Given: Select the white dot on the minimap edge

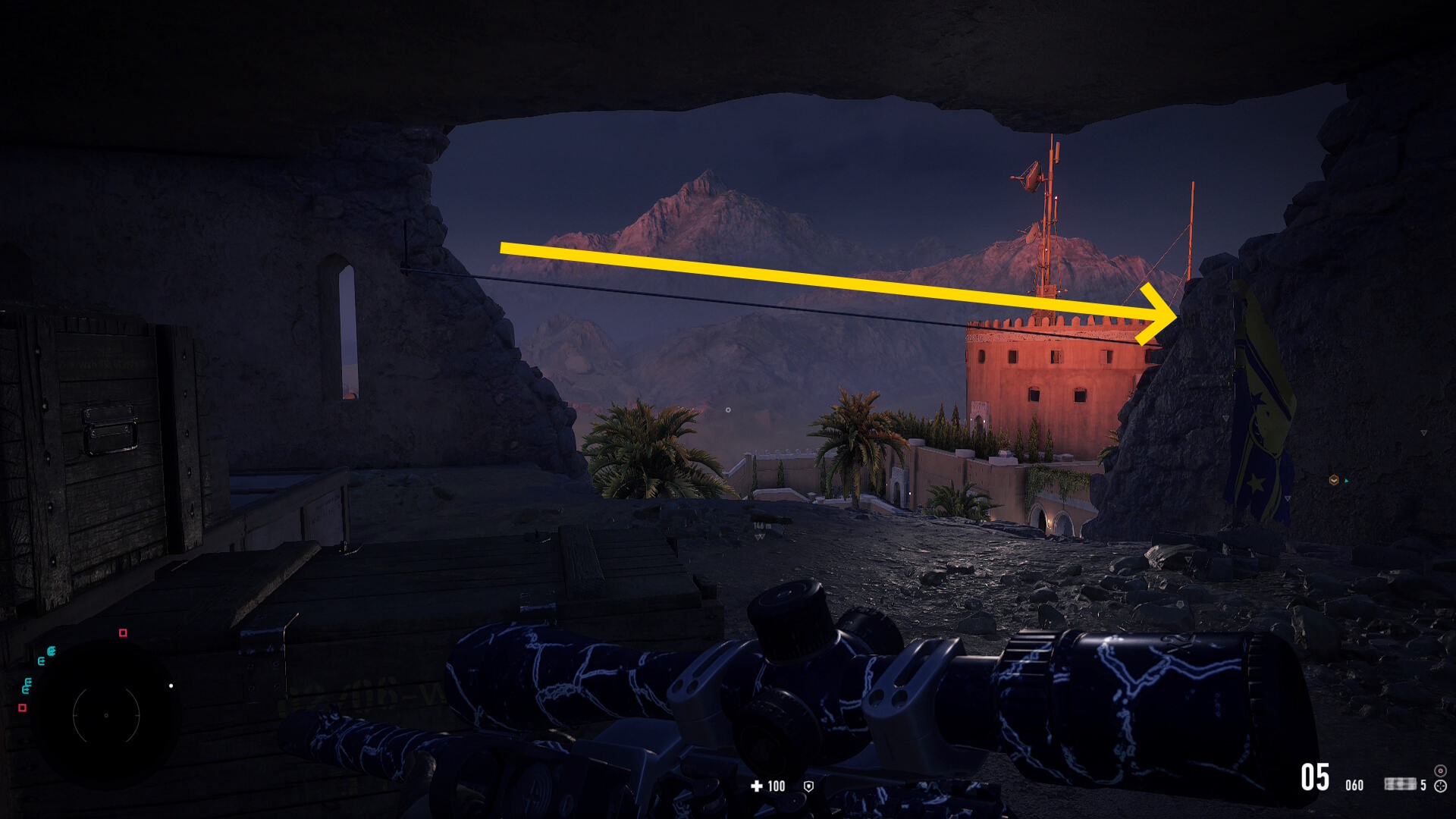Looking at the screenshot, I should 171,686.
